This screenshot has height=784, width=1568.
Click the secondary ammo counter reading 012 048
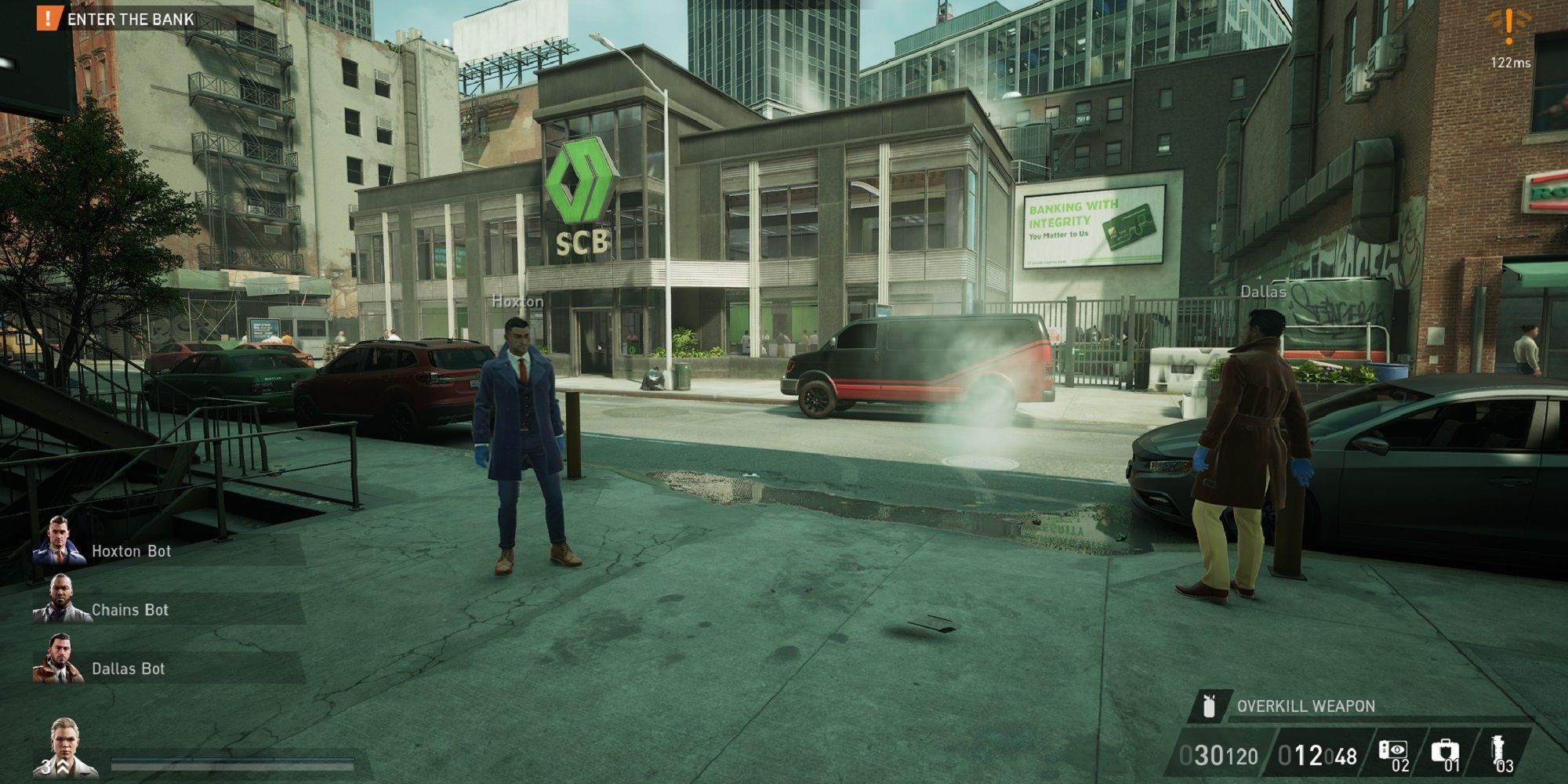point(1317,754)
